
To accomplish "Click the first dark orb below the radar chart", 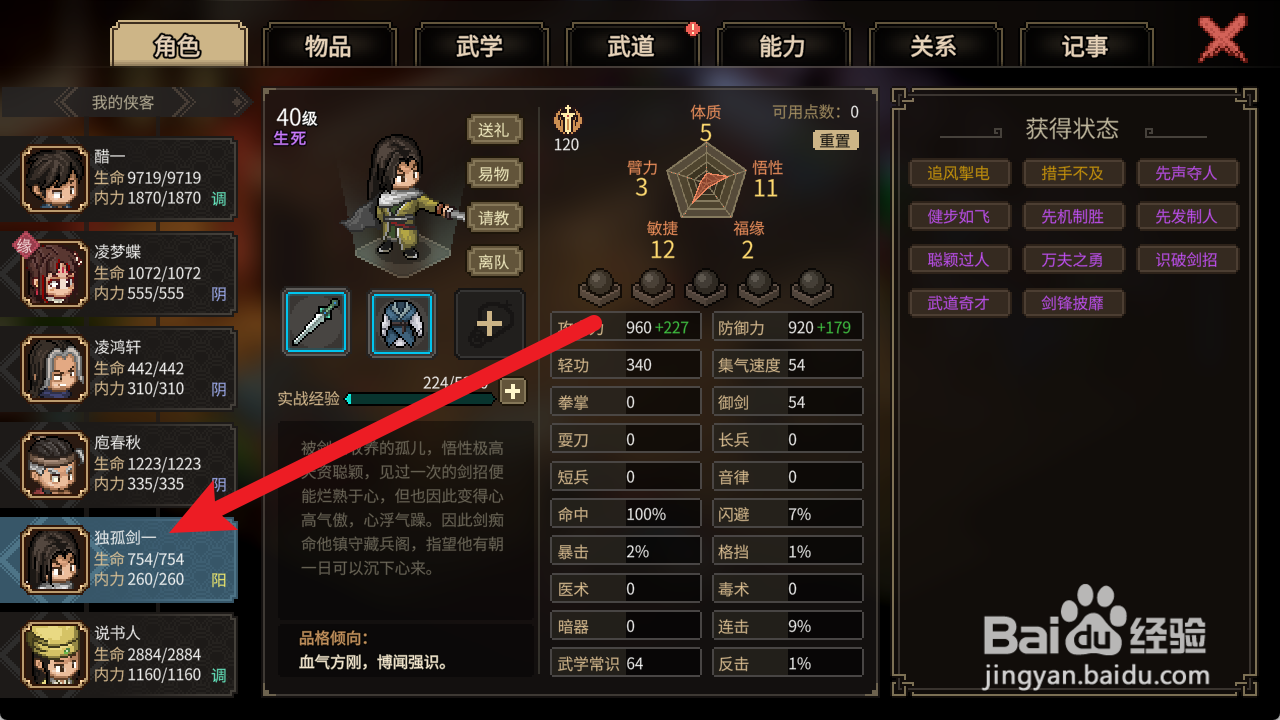I will pos(598,285).
